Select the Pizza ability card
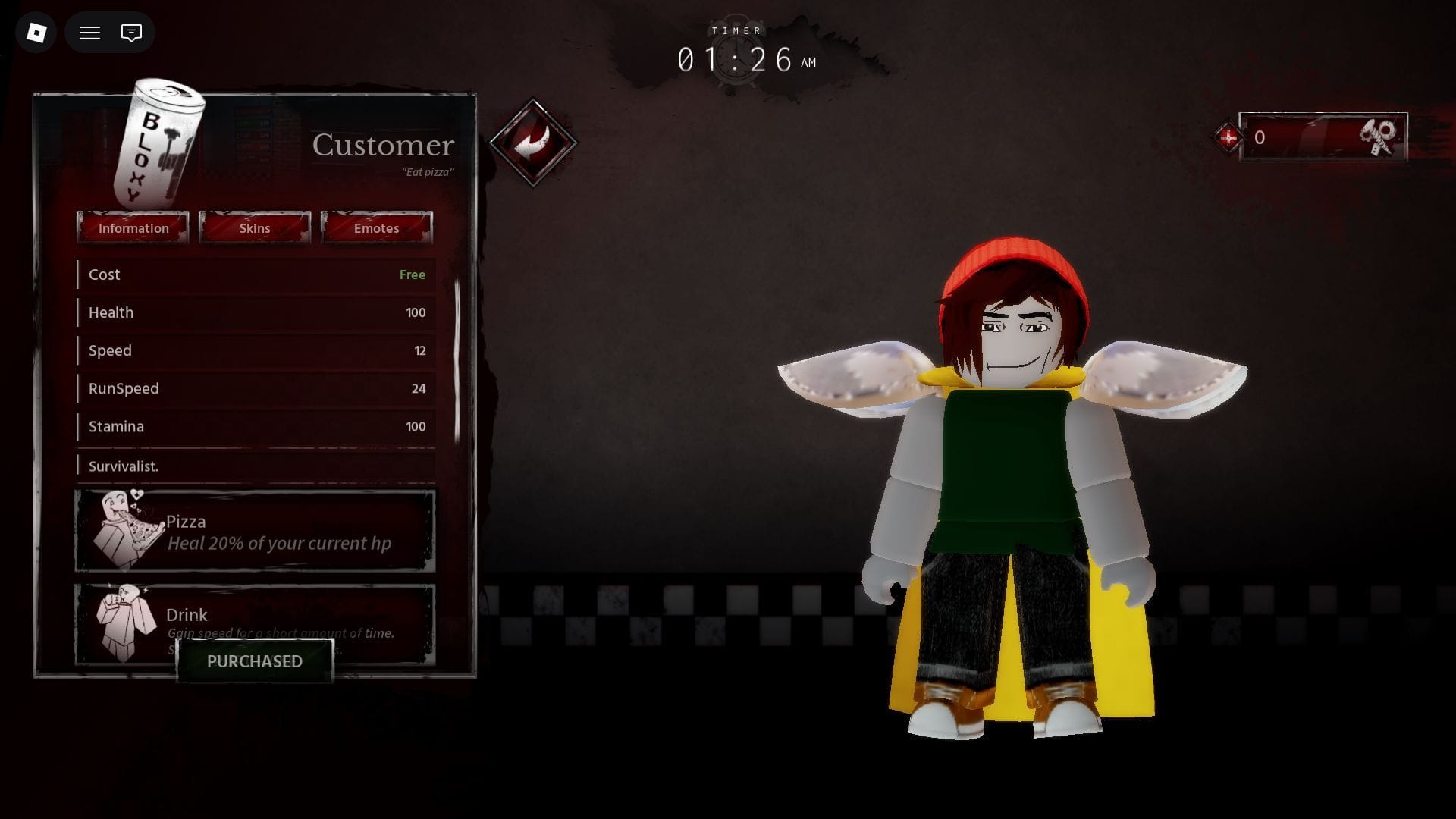 coord(255,532)
